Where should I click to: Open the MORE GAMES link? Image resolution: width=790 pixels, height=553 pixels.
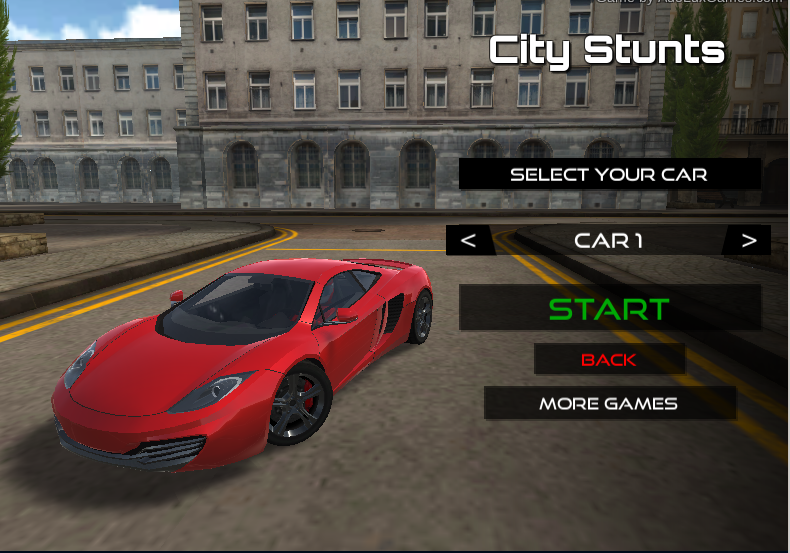pos(609,404)
